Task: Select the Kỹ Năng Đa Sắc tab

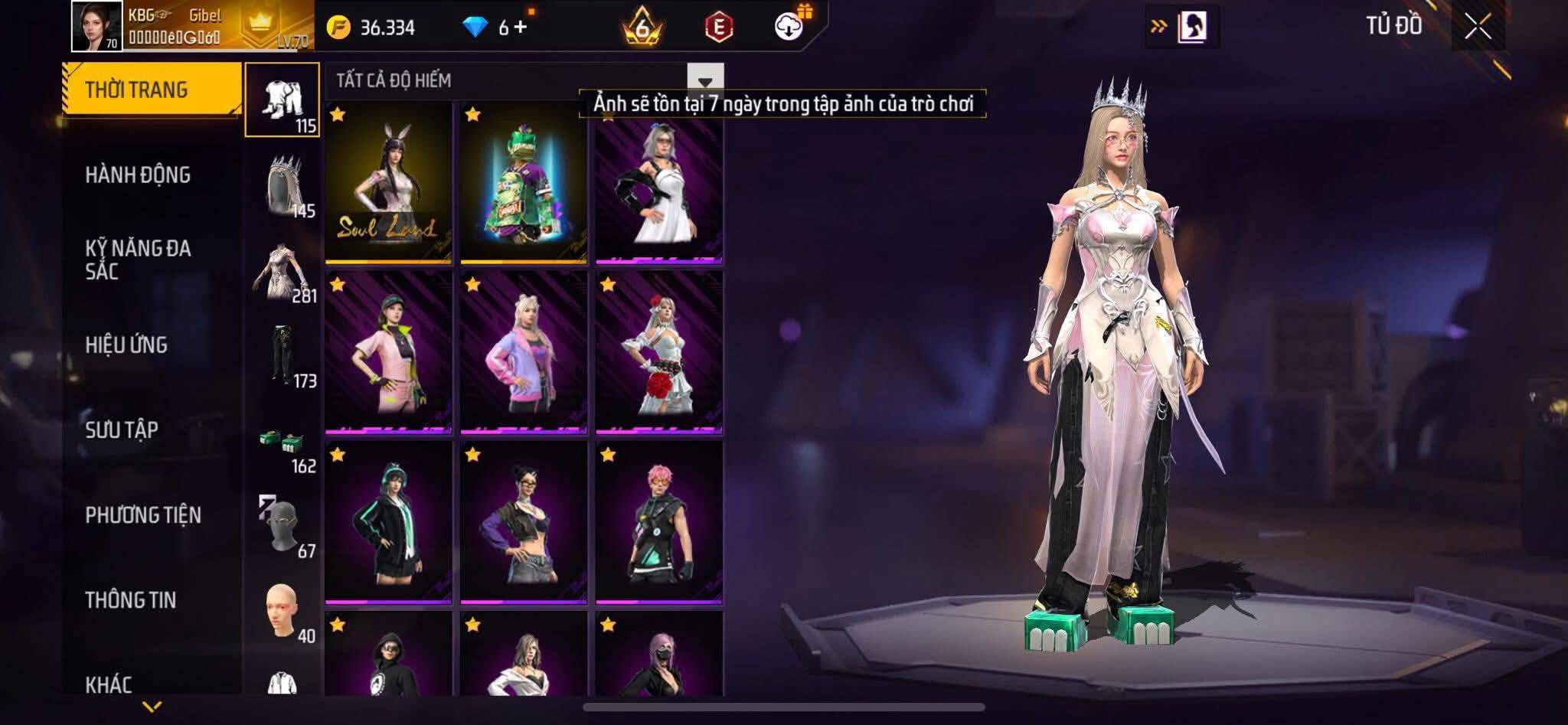Action: [138, 260]
